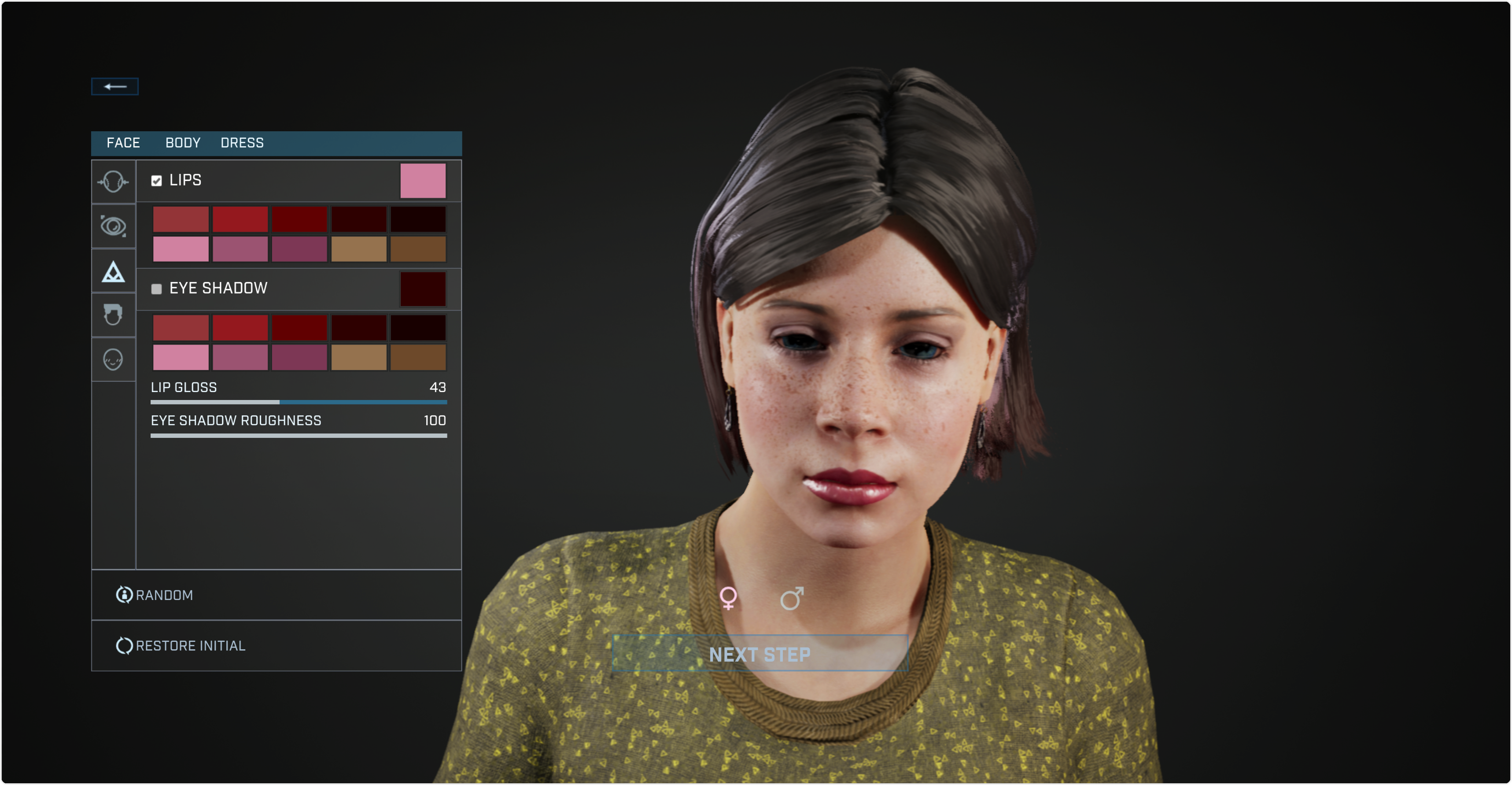Viewport: 1512px width, 785px height.
Task: Choose the tan lips color swatch
Action: coord(359,249)
